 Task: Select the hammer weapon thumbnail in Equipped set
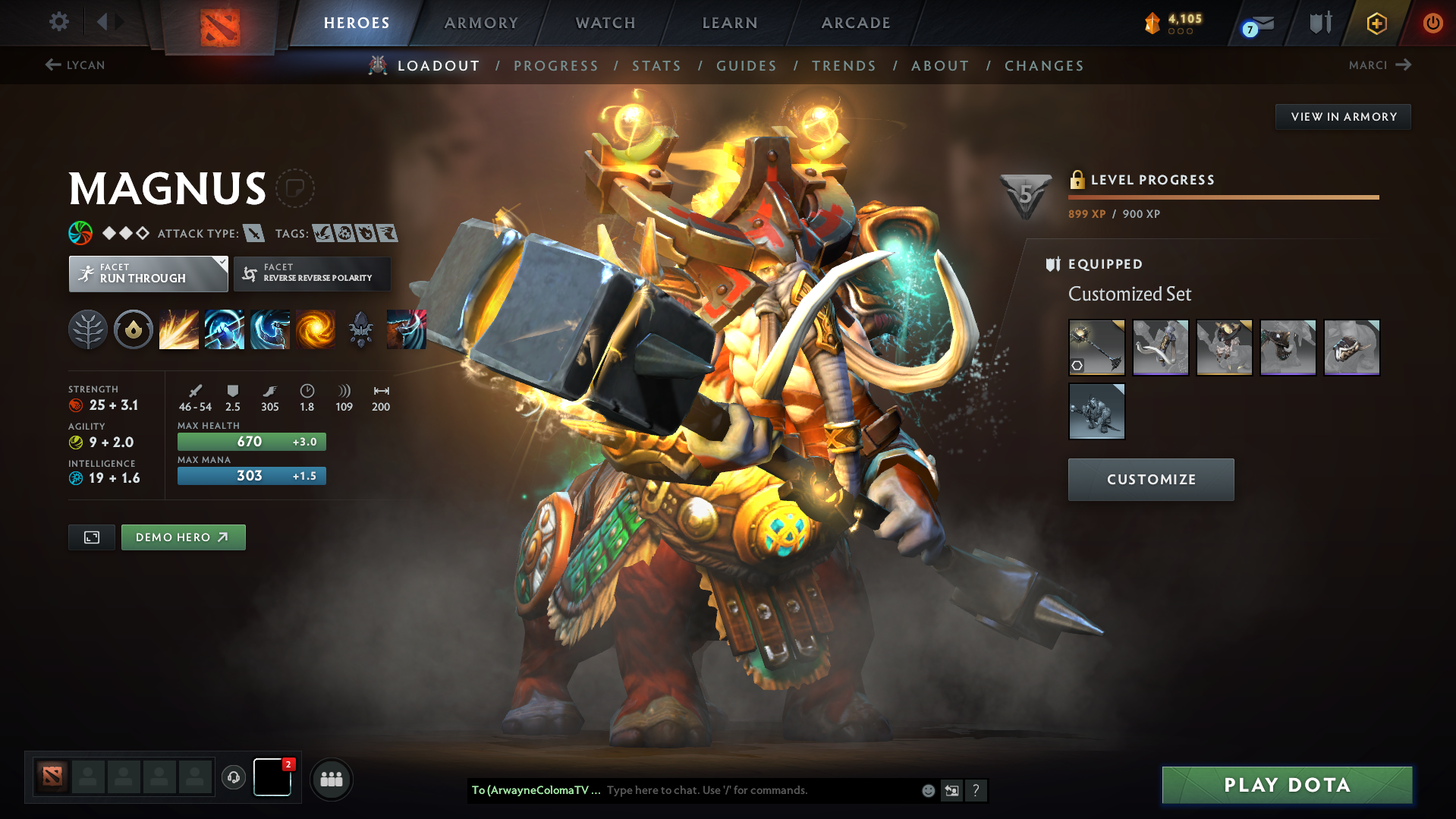[x=1096, y=348]
